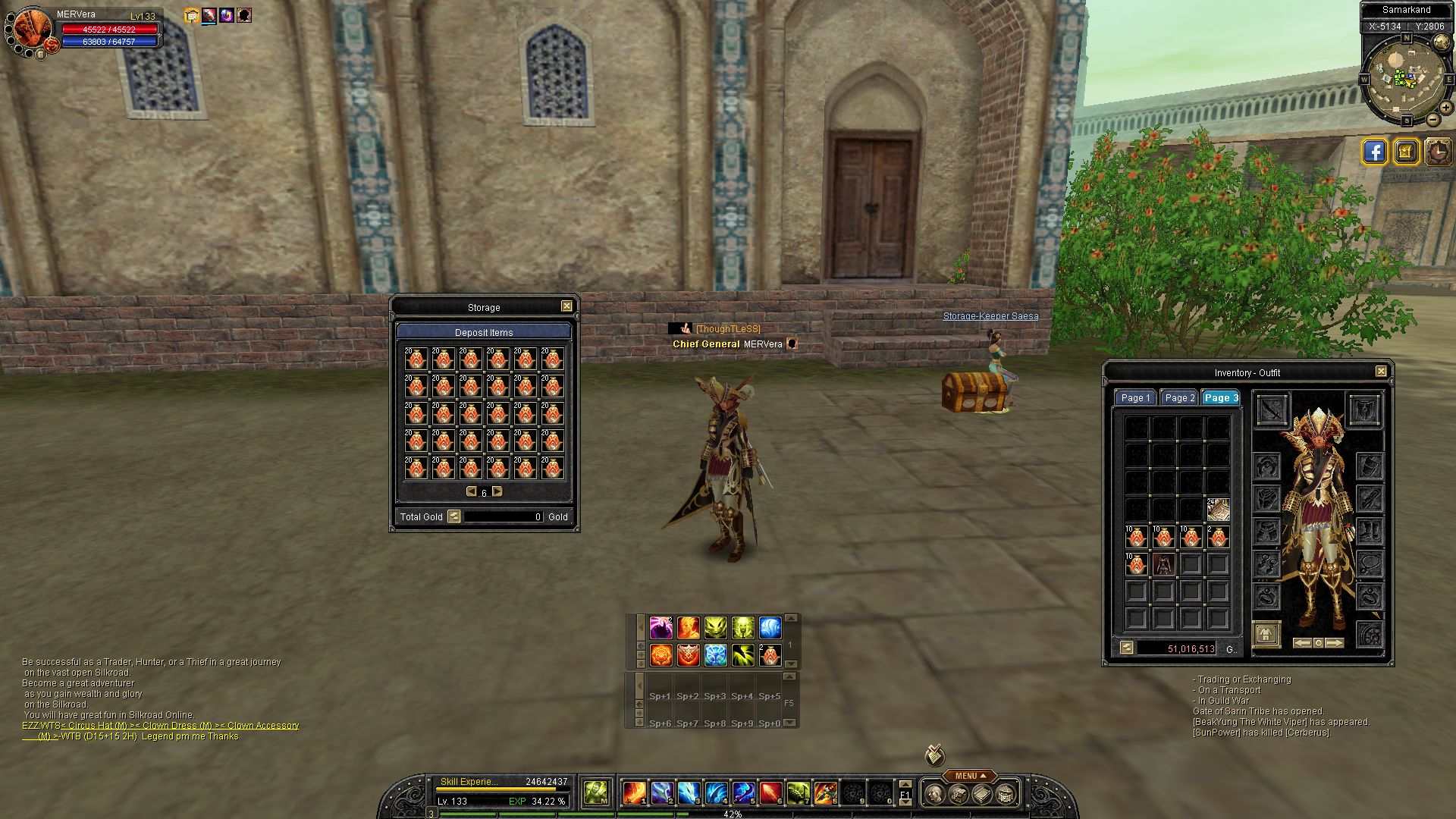The image size is (1456, 819).
Task: Open the world map globe button
Action: 1441,42
